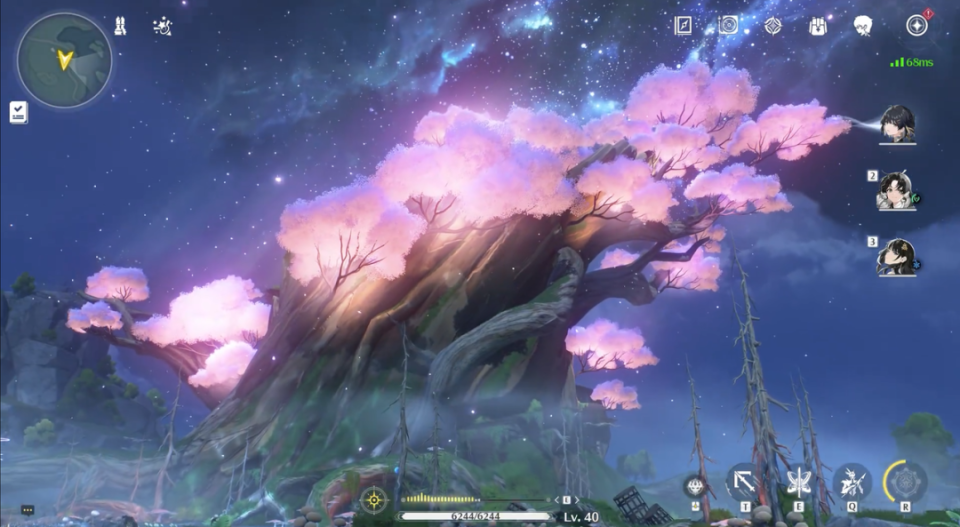This screenshot has height=527, width=960.
Task: Switch to party member number 2
Action: click(895, 190)
